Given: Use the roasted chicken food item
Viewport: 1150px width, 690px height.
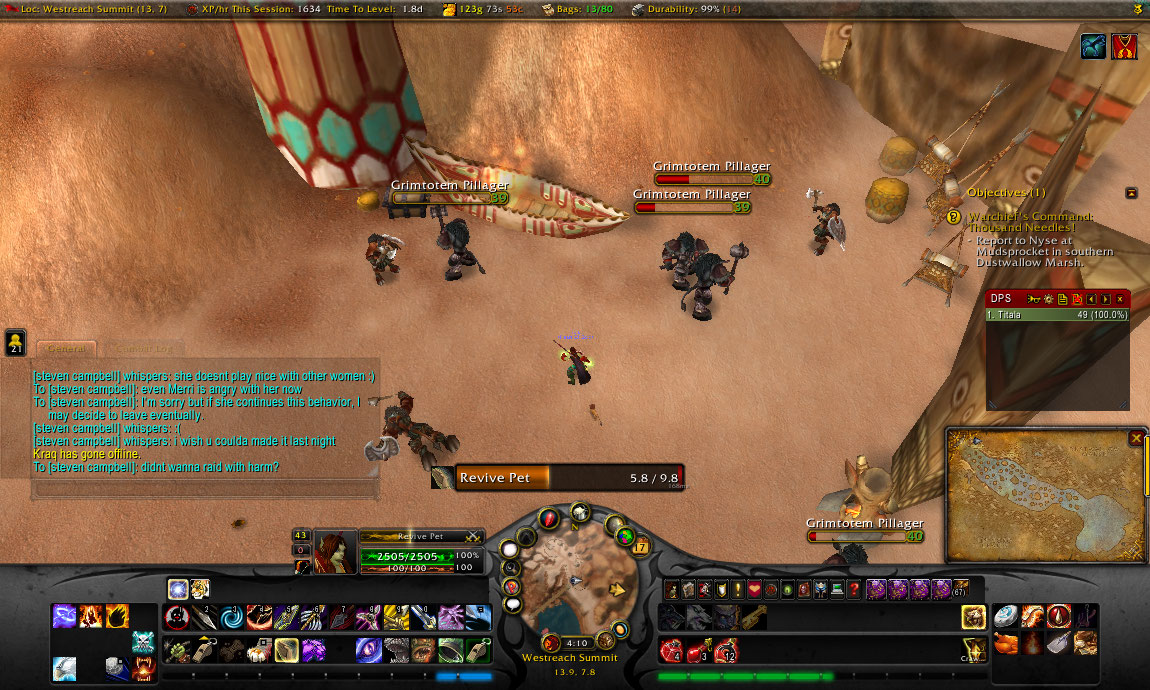Looking at the screenshot, I should click(x=1006, y=642).
